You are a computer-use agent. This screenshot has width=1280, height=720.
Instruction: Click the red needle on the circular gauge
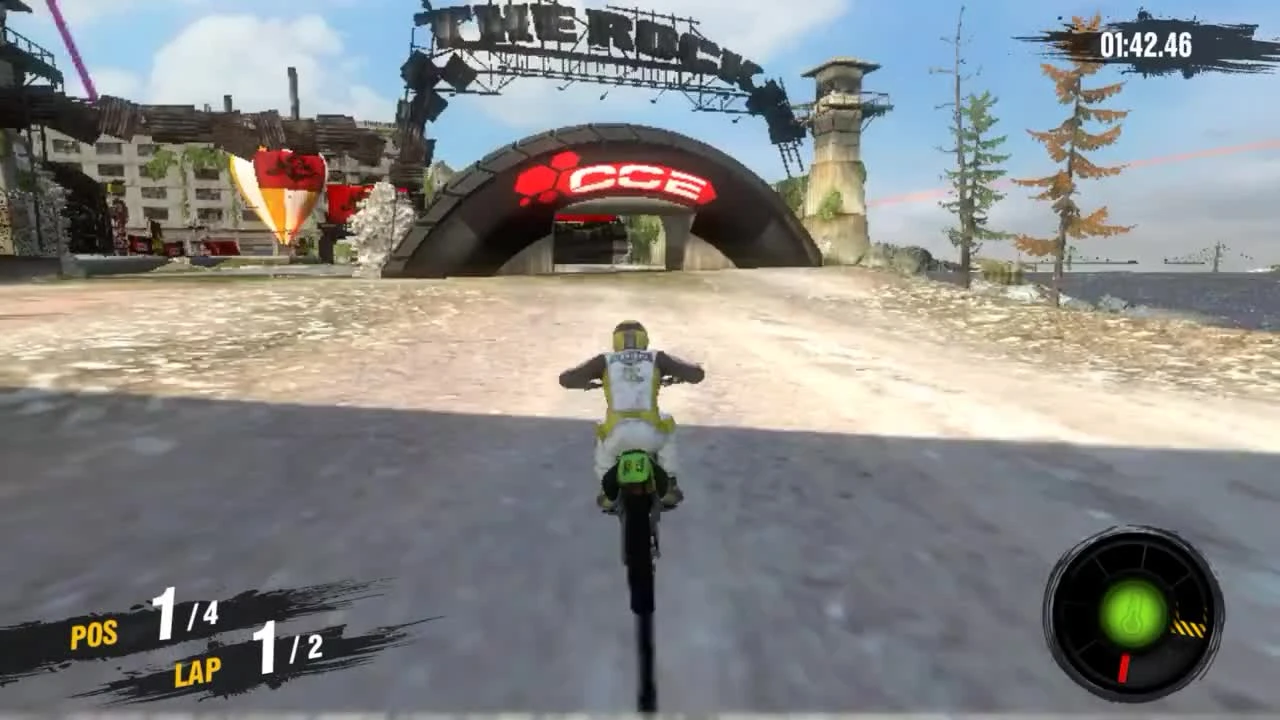point(1126,668)
